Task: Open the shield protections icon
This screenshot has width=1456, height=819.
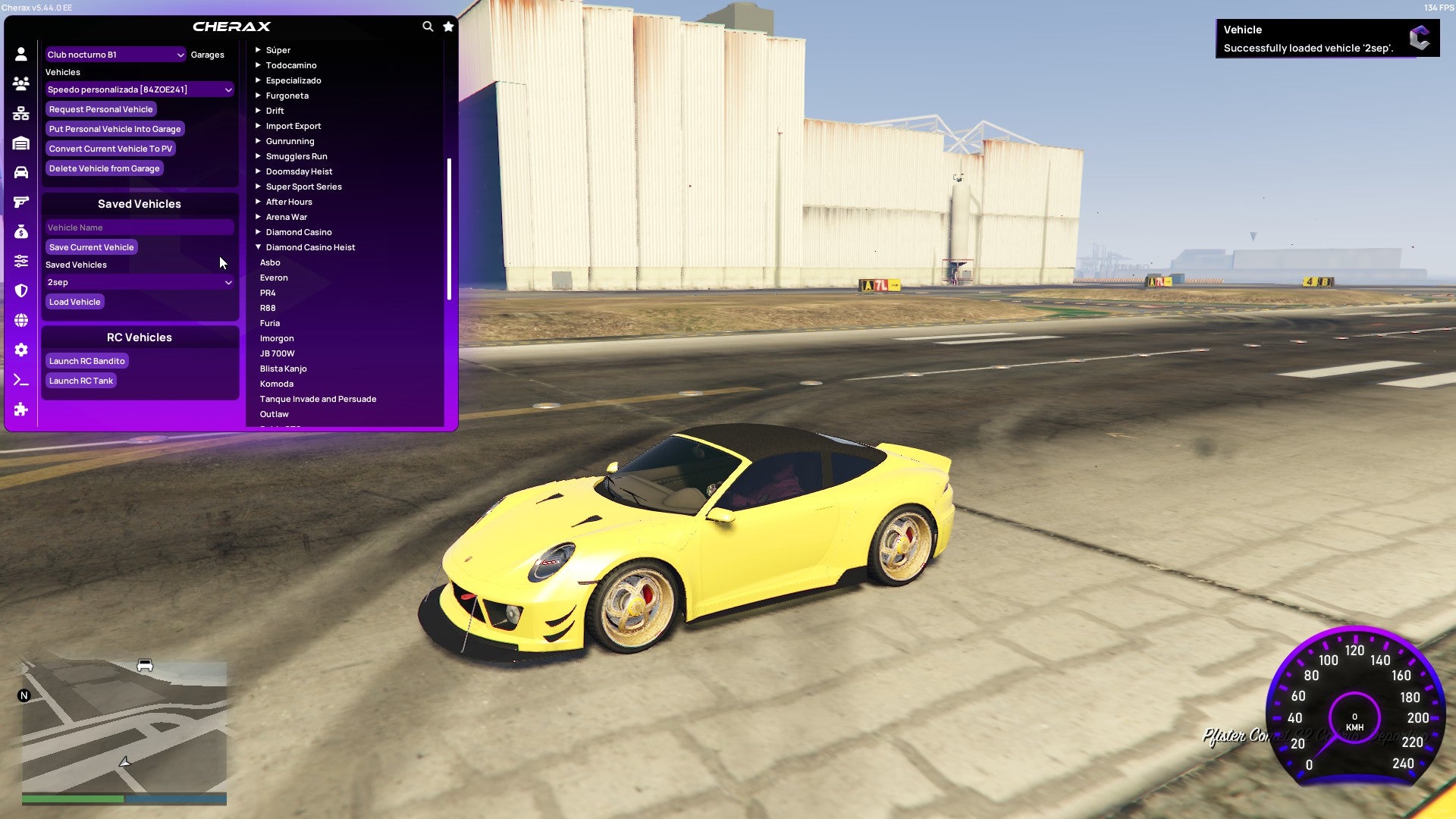Action: tap(20, 290)
